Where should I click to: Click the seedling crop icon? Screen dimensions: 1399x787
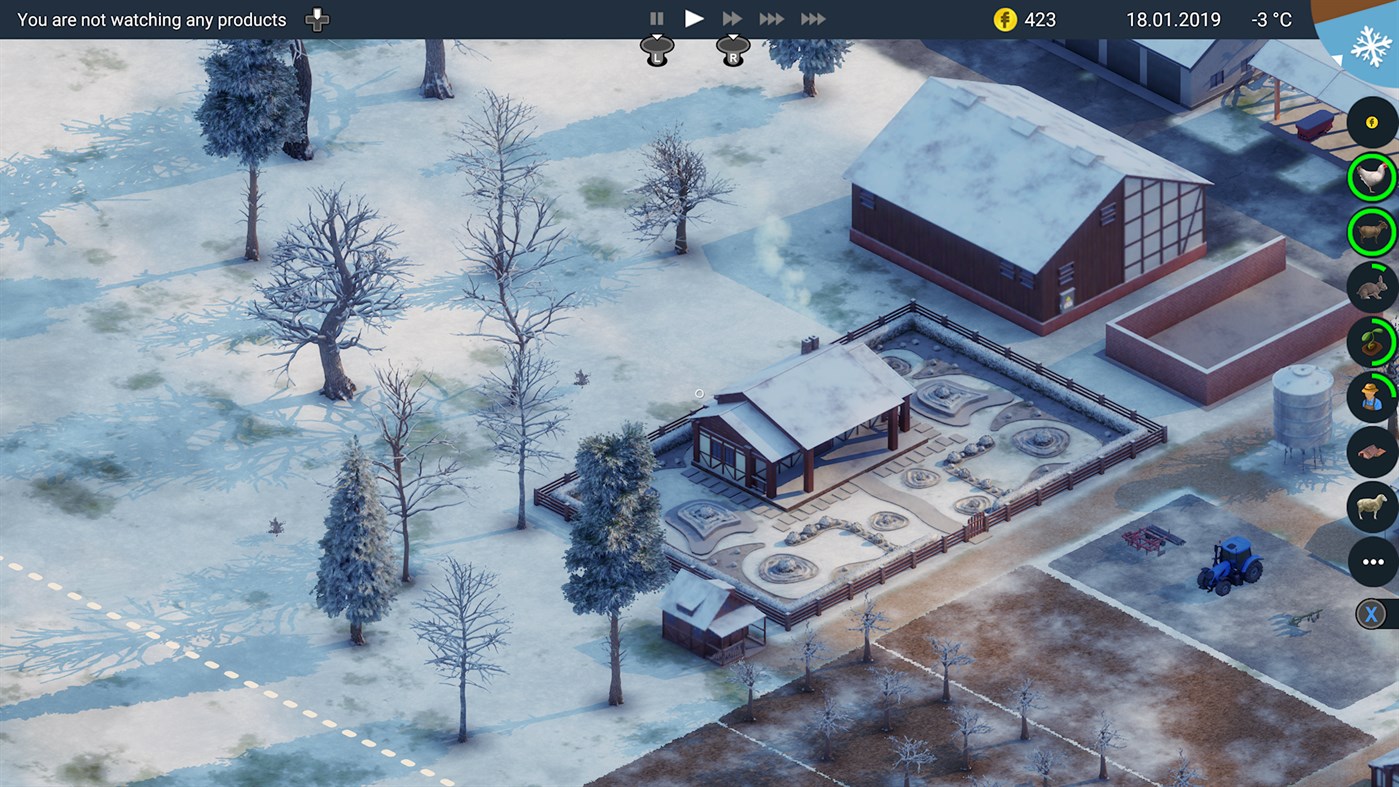click(x=1371, y=342)
